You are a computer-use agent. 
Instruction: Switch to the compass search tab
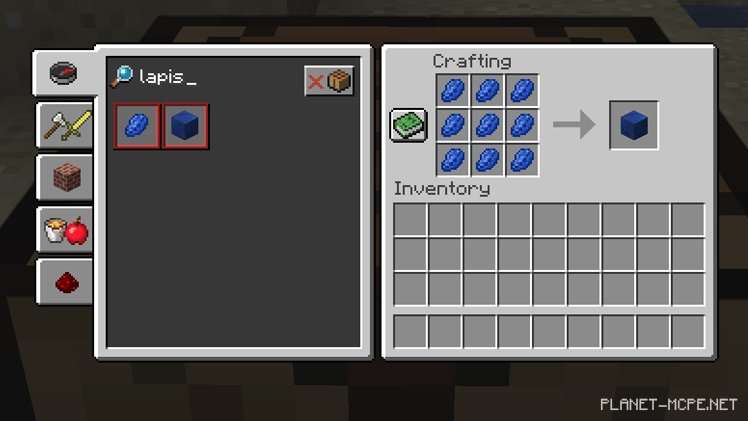64,72
